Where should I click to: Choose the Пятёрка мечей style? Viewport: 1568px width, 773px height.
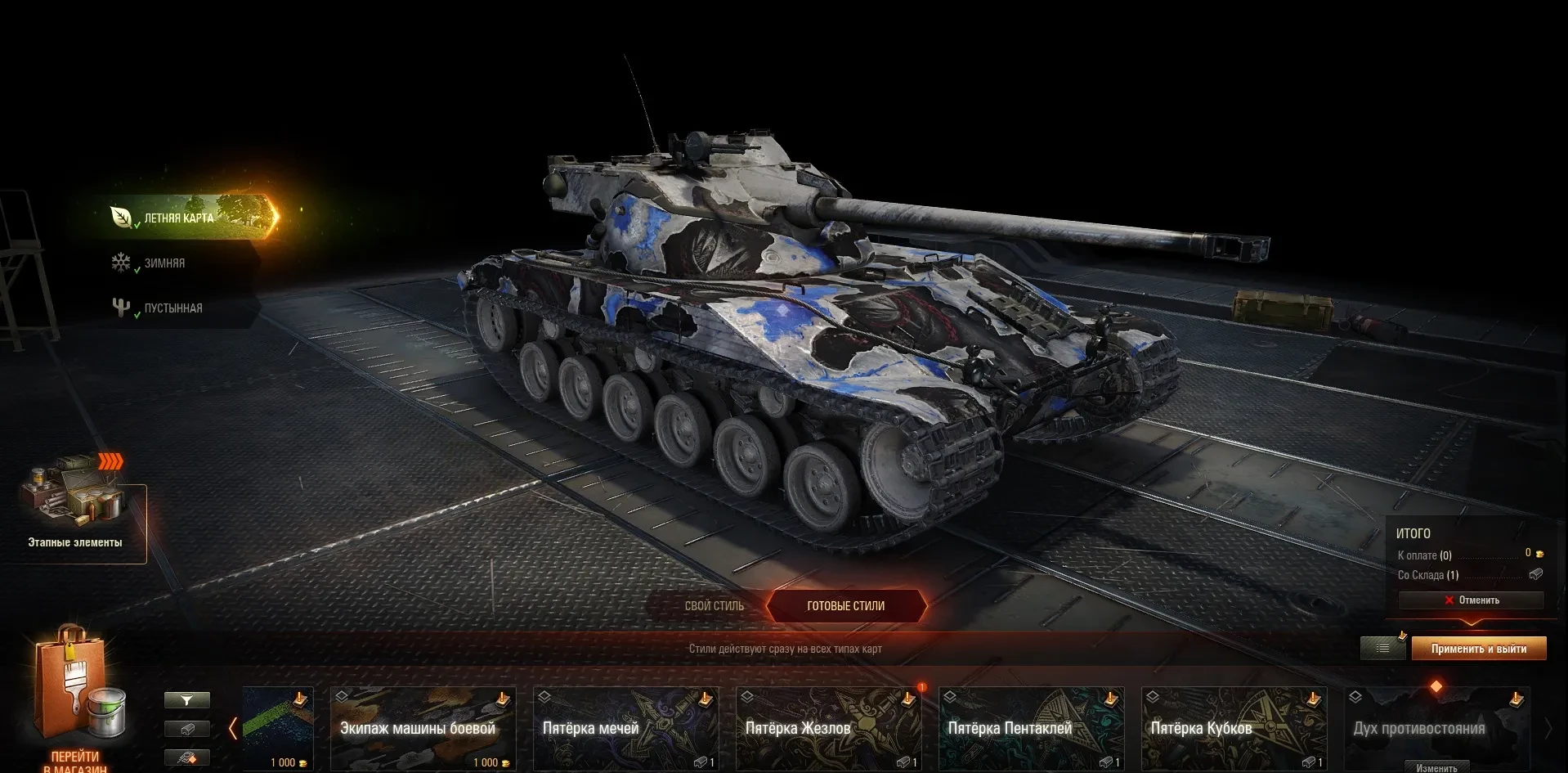pyautogui.click(x=625, y=728)
